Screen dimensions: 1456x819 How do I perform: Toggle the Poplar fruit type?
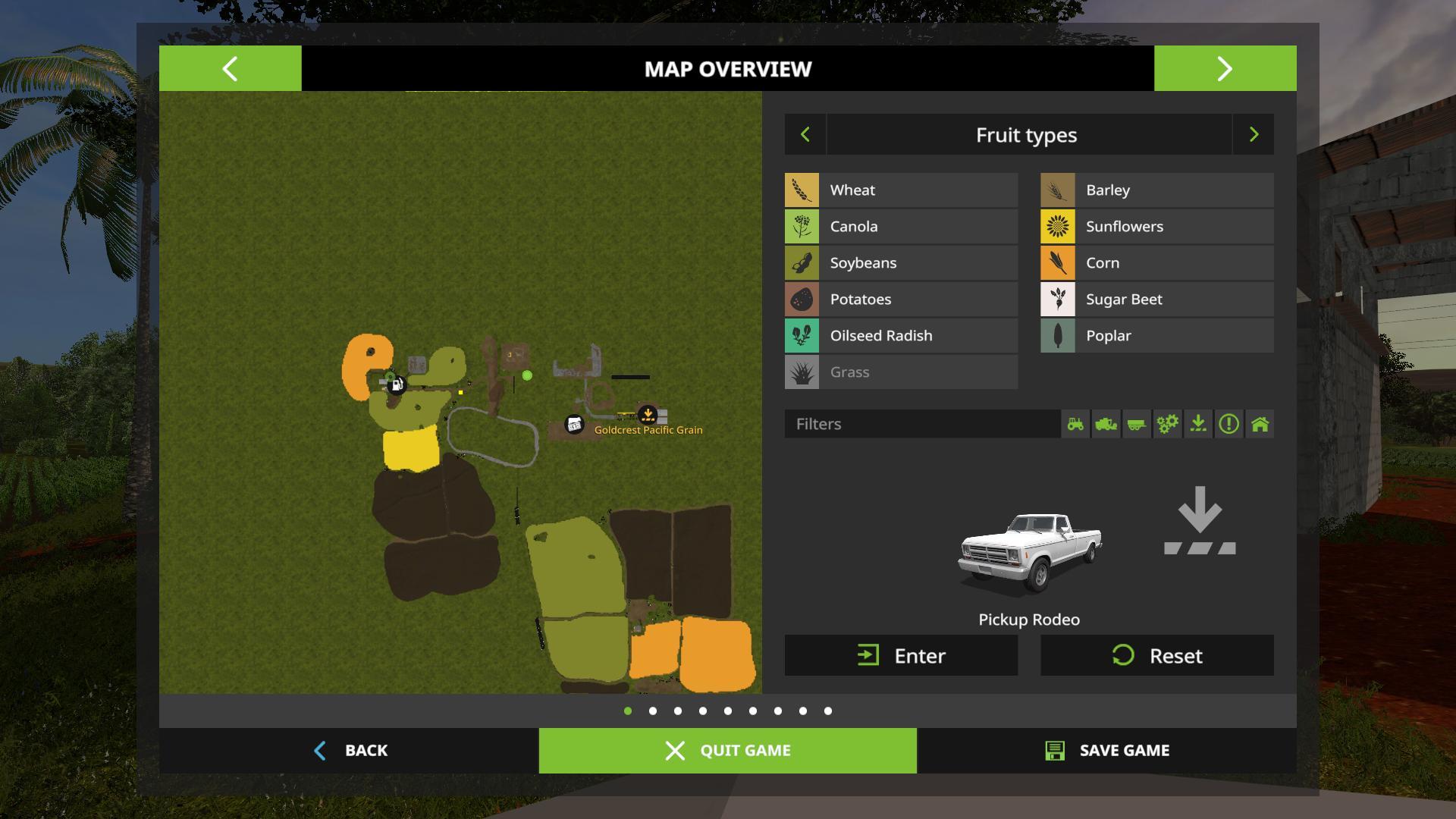pos(1156,336)
